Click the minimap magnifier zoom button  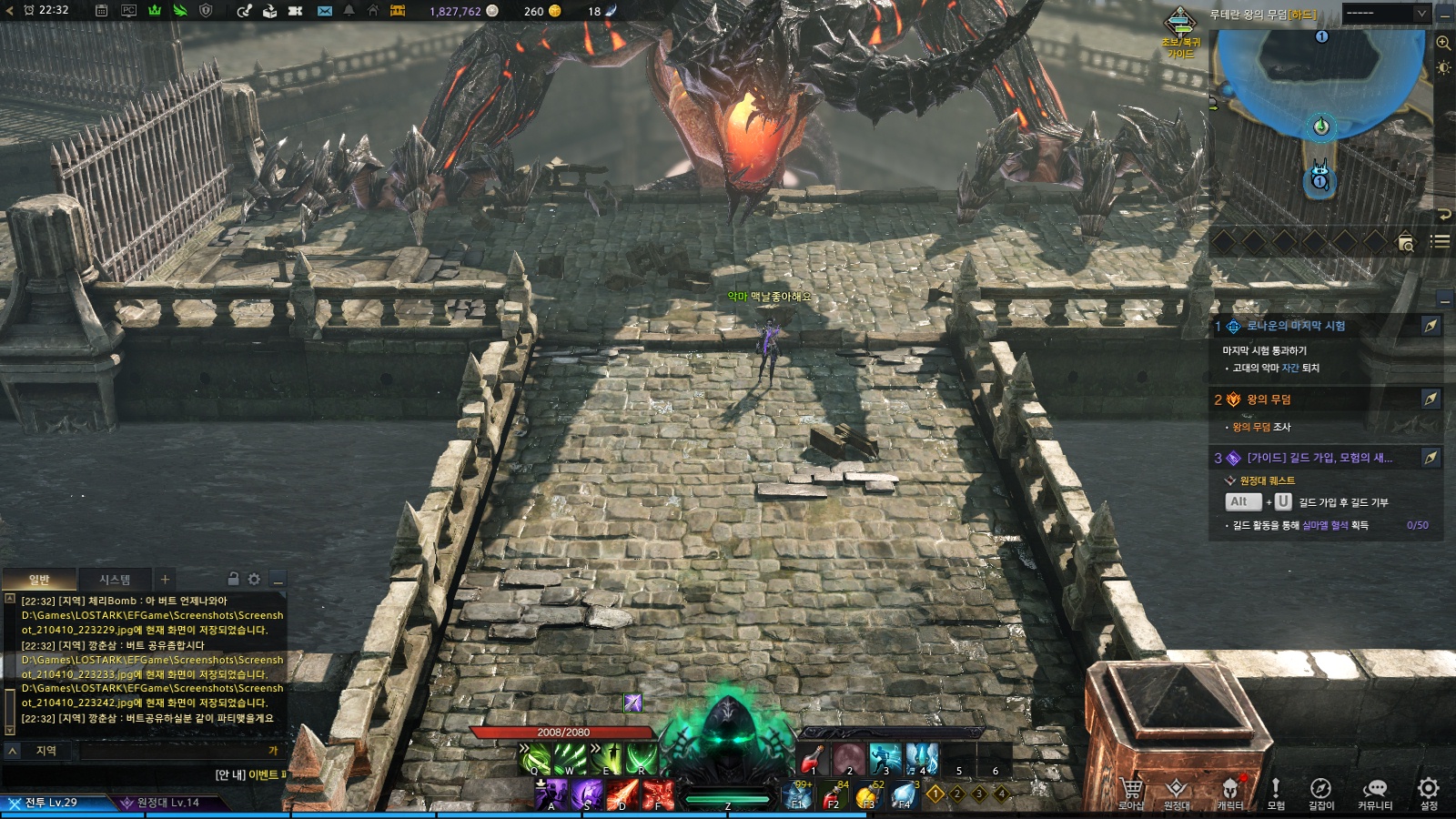[1443, 43]
